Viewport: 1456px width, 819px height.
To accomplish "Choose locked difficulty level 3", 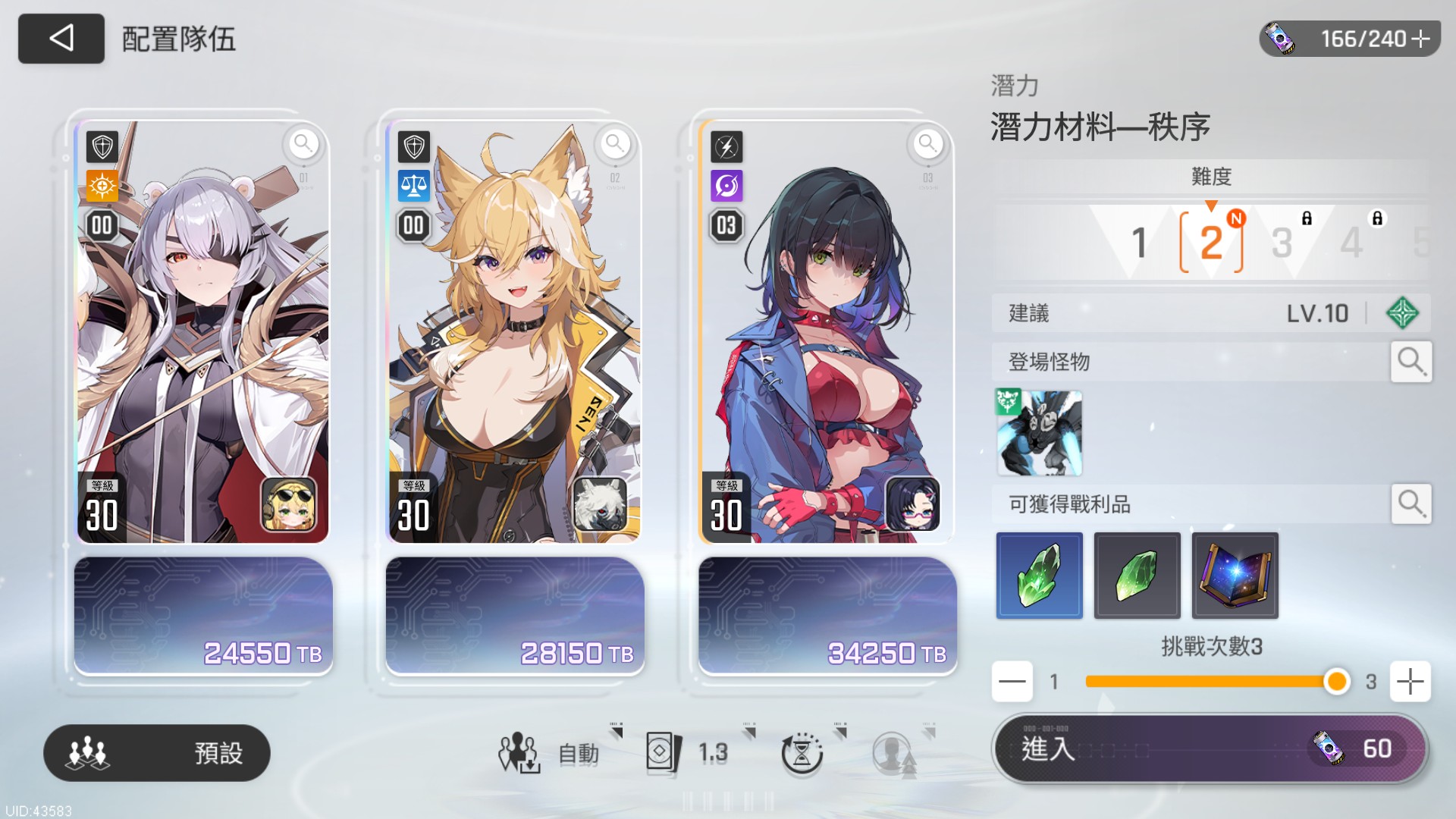I will [1282, 243].
